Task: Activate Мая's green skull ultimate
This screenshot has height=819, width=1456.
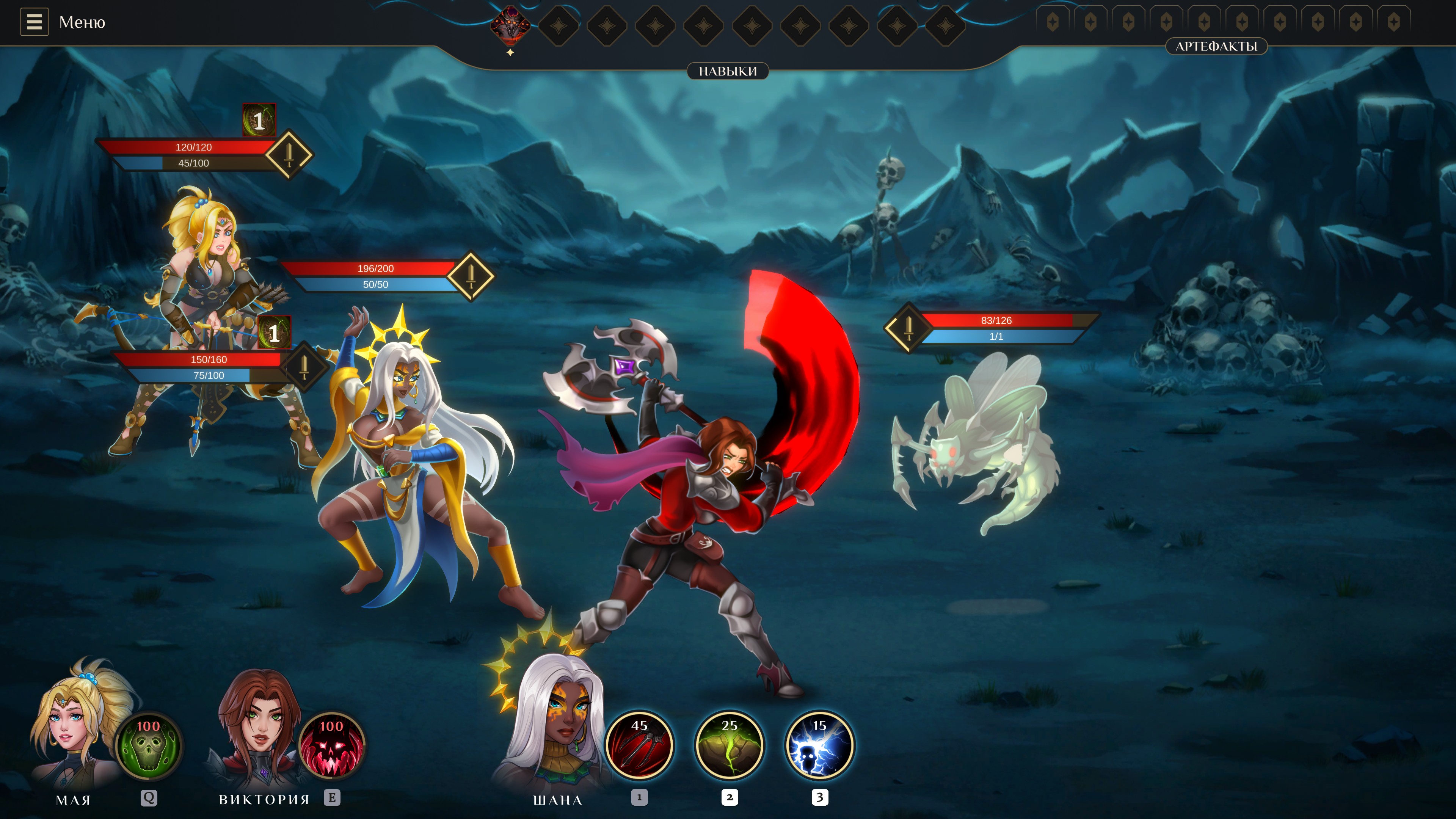Action: pyautogui.click(x=148, y=745)
